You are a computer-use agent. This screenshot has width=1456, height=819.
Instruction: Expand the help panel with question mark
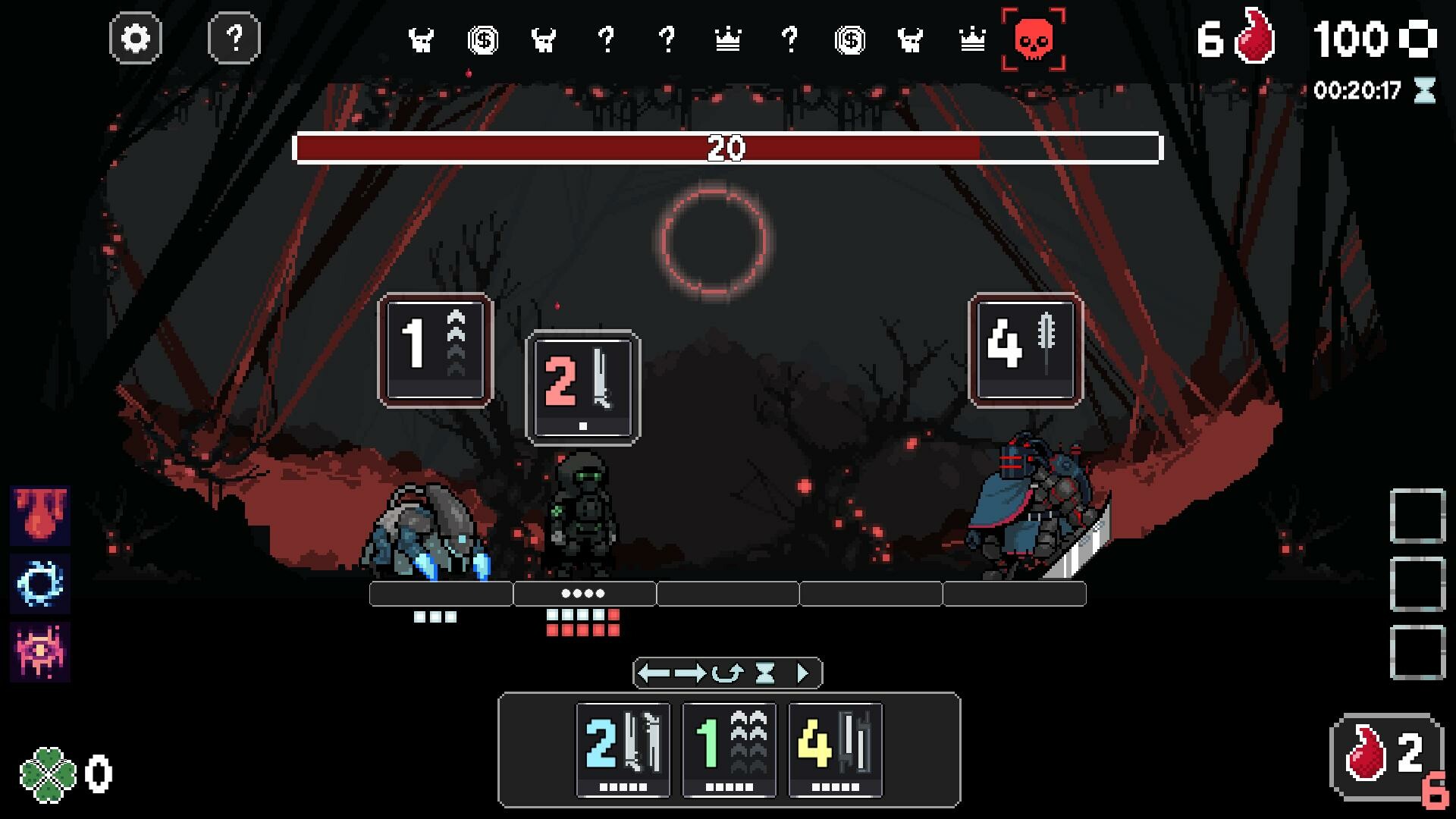click(235, 39)
